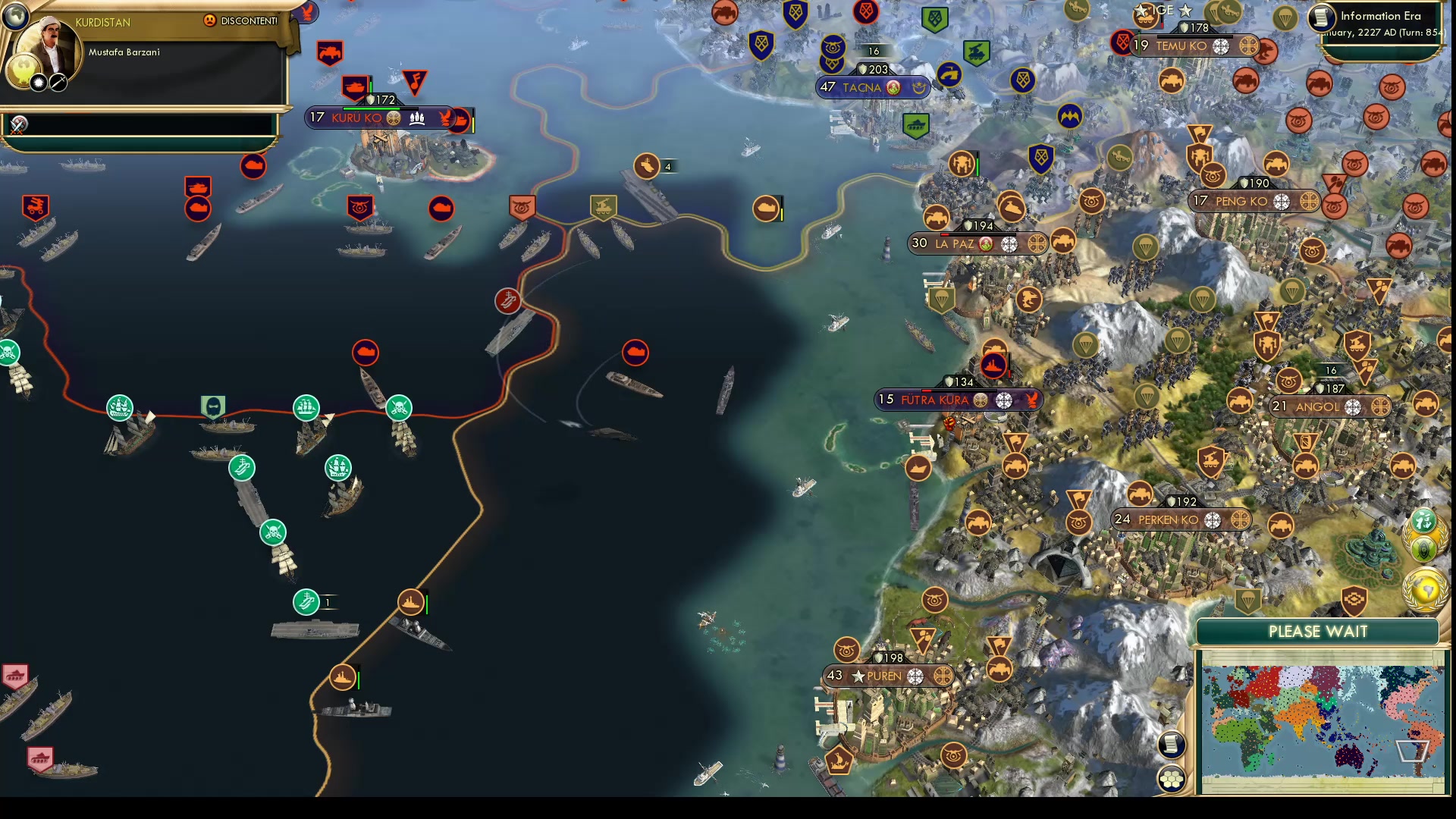
Task: Toggle strategic view with the top-left globe icon
Action: [x=14, y=16]
